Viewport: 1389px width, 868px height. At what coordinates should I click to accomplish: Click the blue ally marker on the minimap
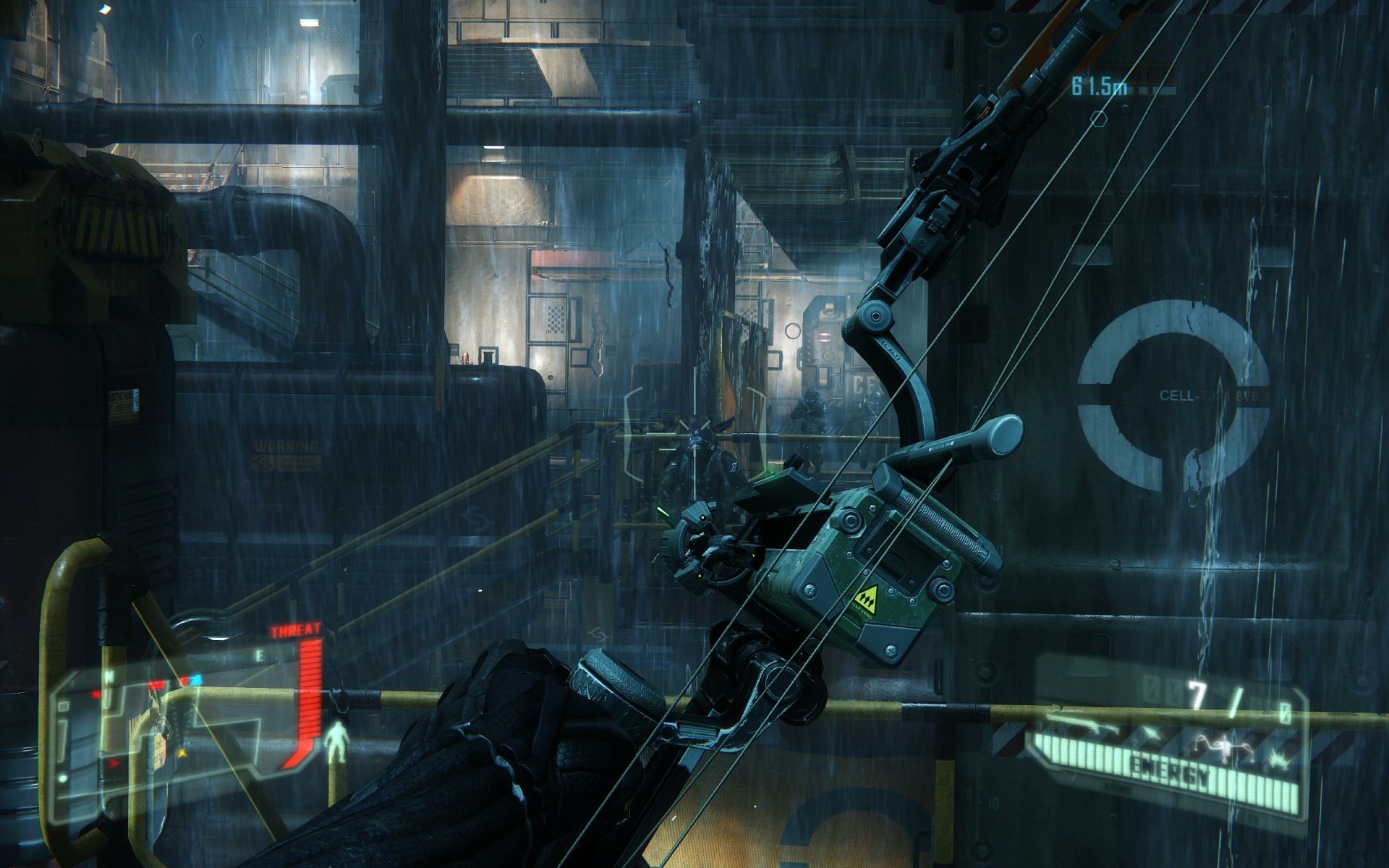(x=196, y=678)
